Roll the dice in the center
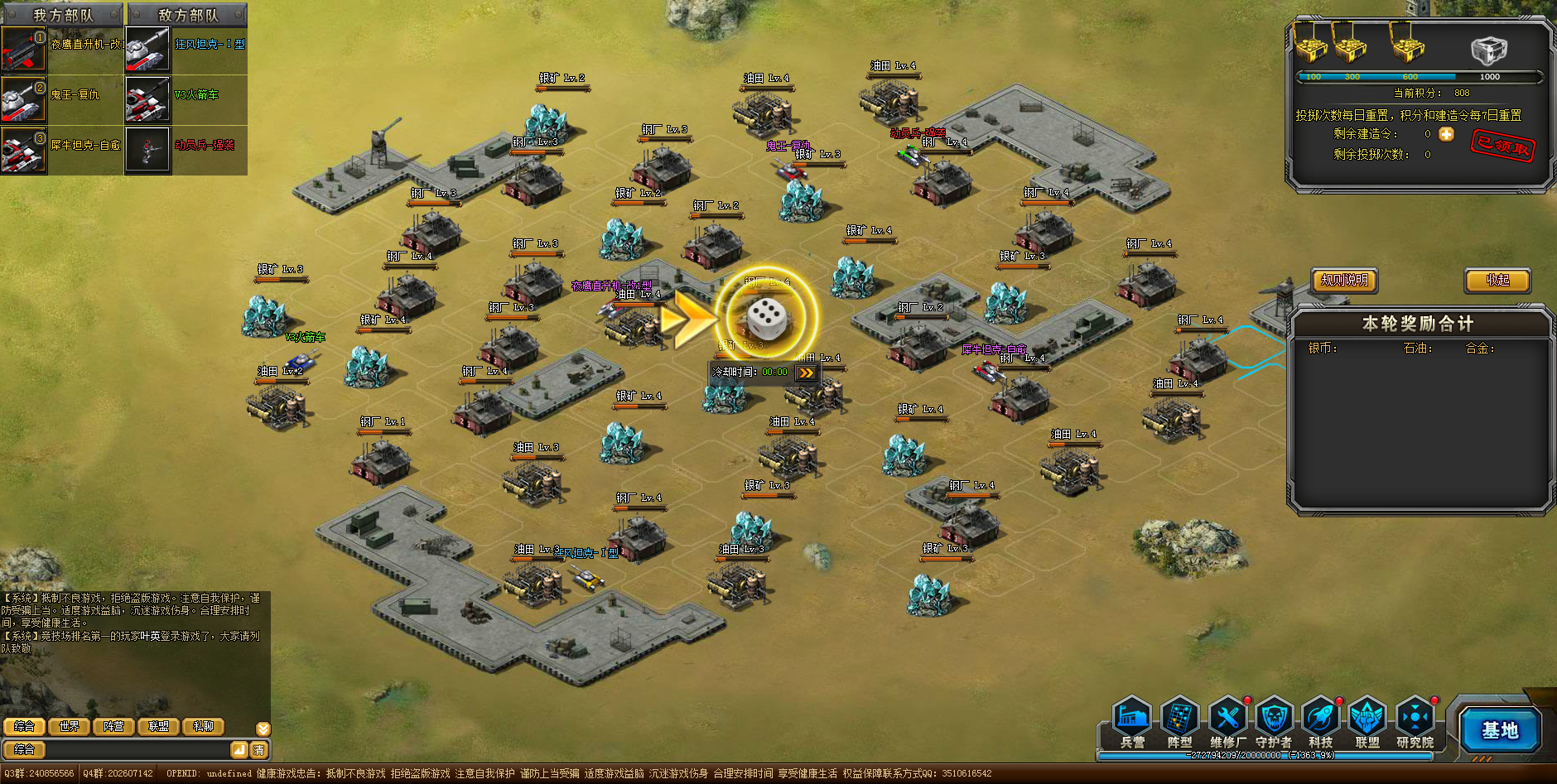 coord(766,318)
